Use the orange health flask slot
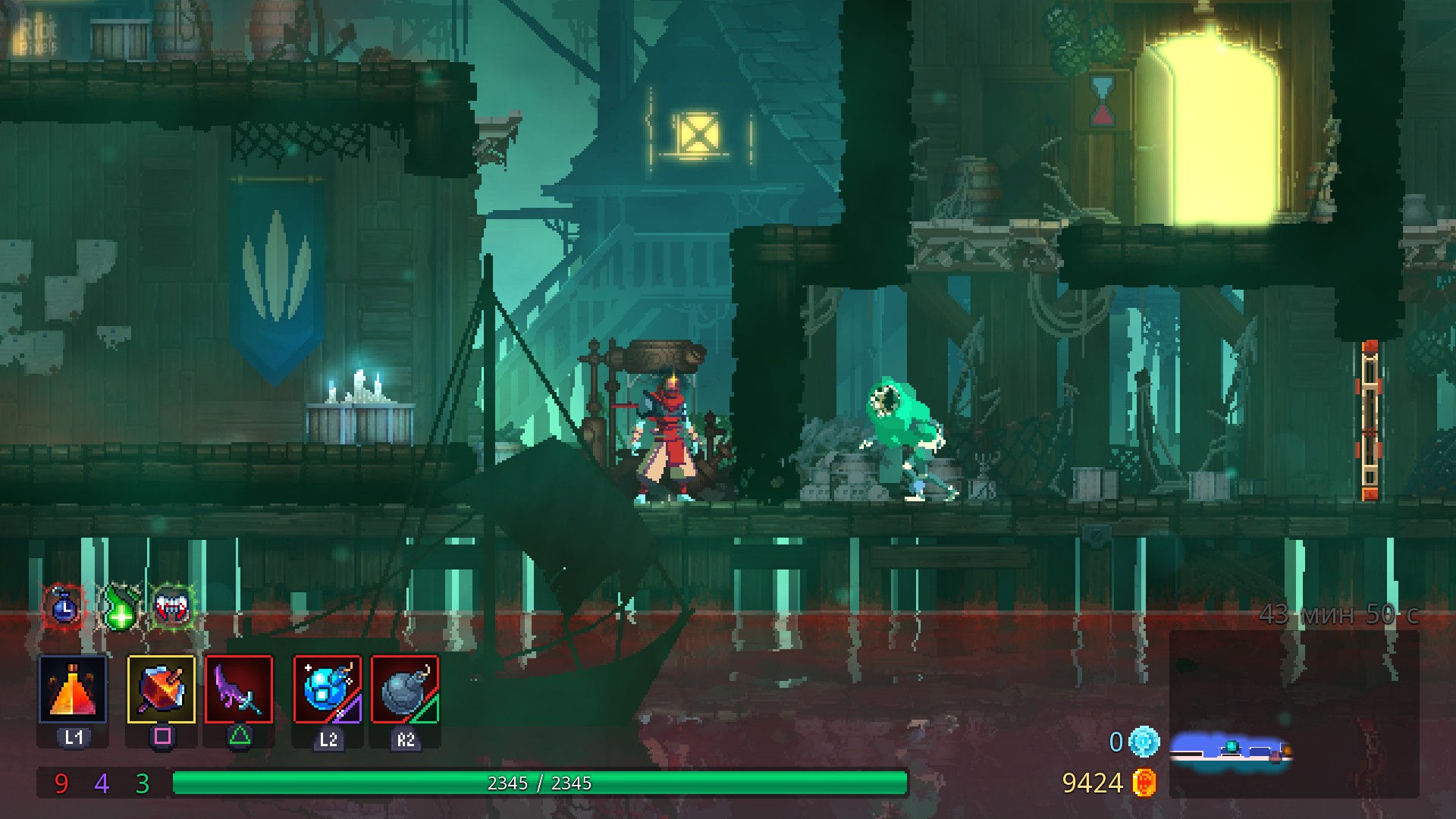 pos(73,689)
